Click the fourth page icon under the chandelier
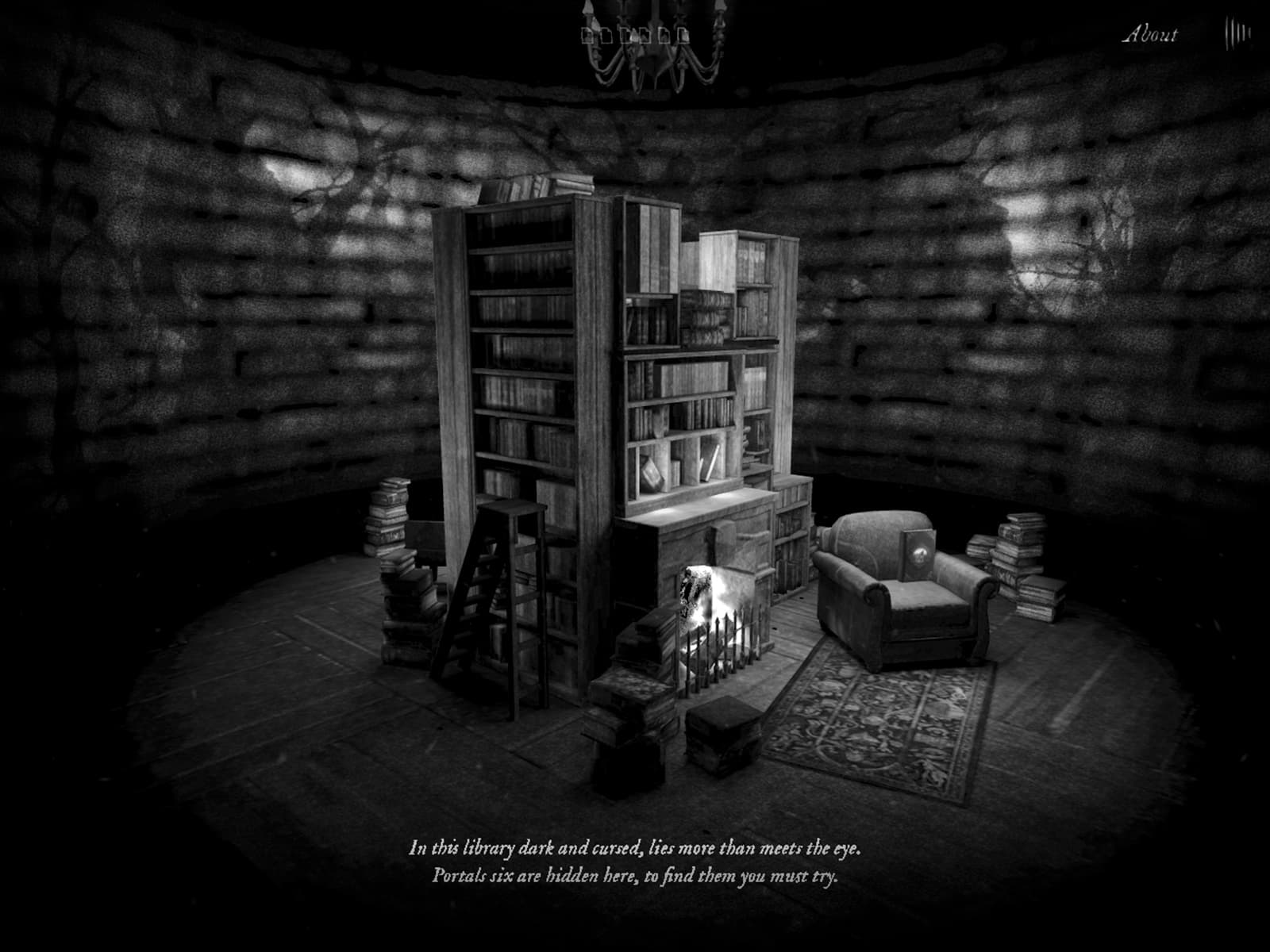Viewport: 1270px width, 952px height. click(645, 36)
